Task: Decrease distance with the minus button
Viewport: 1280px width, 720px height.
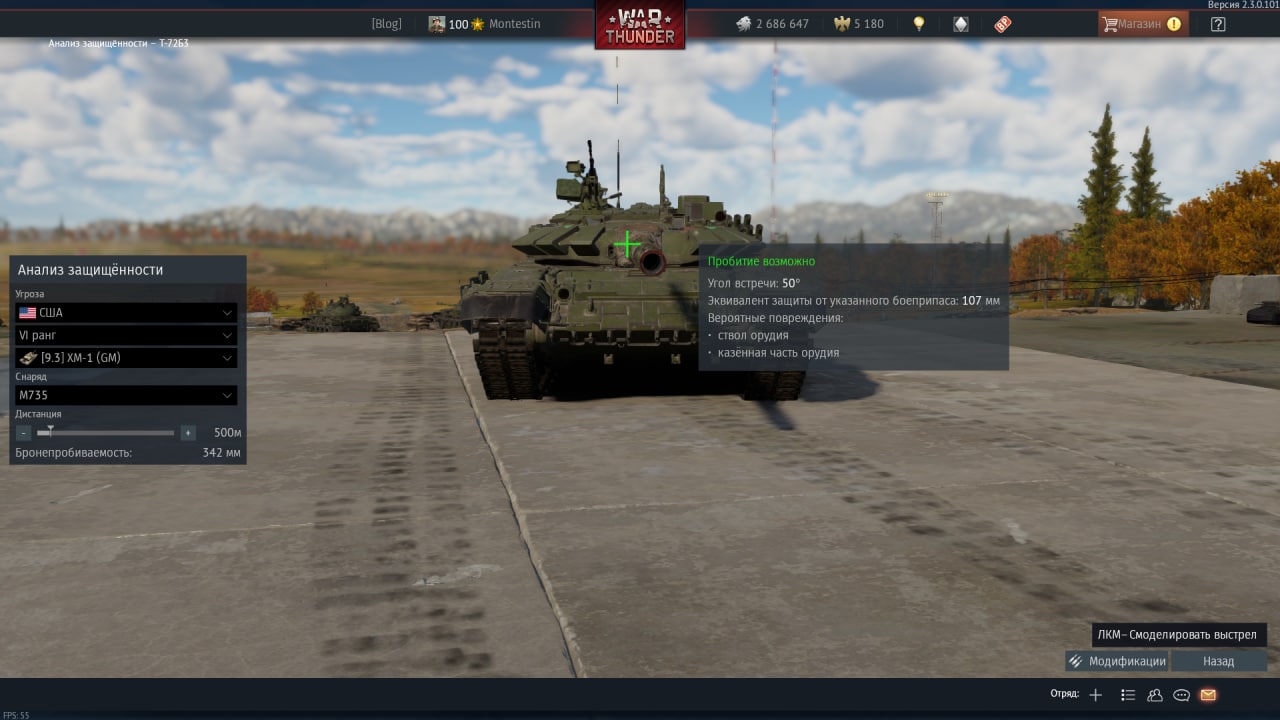Action: point(24,433)
